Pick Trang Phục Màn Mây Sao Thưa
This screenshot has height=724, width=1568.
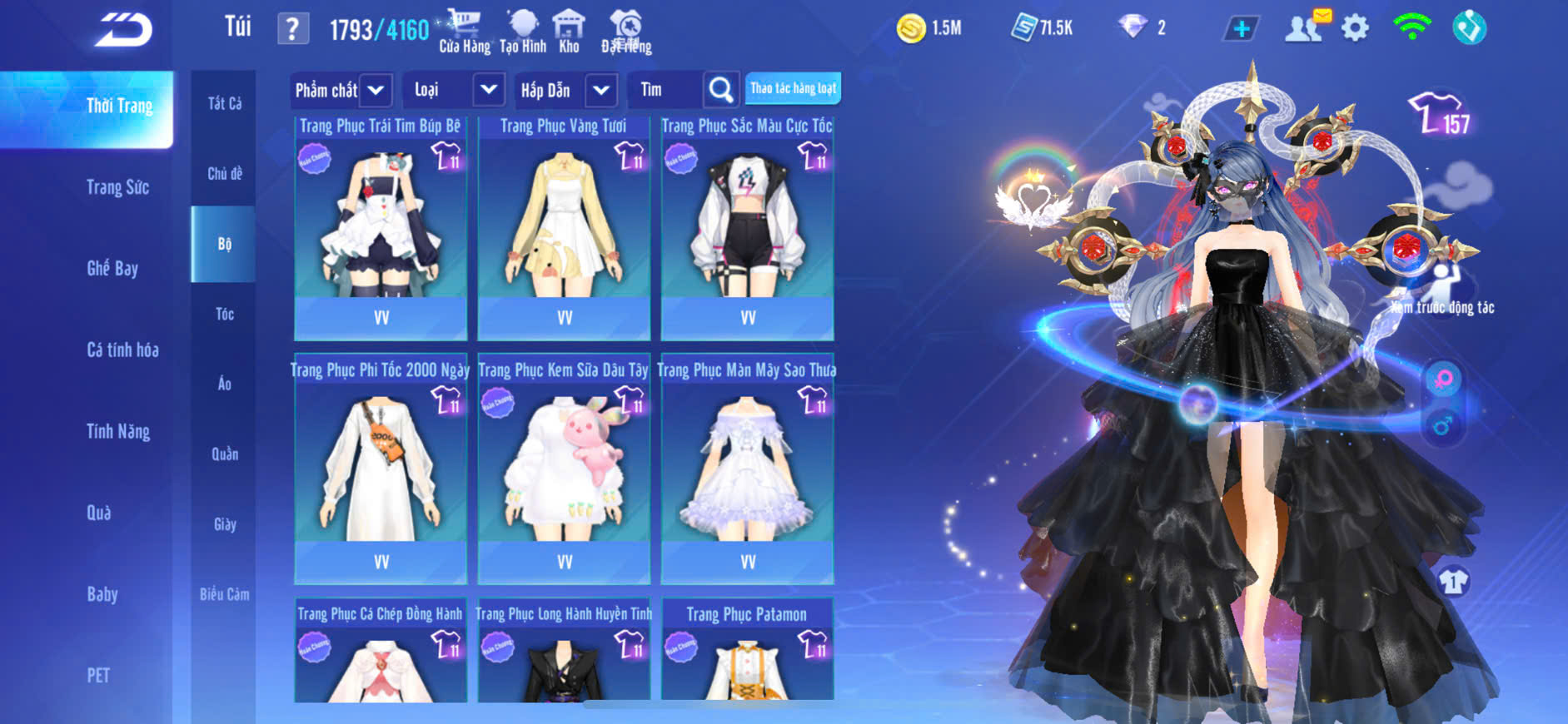pyautogui.click(x=747, y=470)
